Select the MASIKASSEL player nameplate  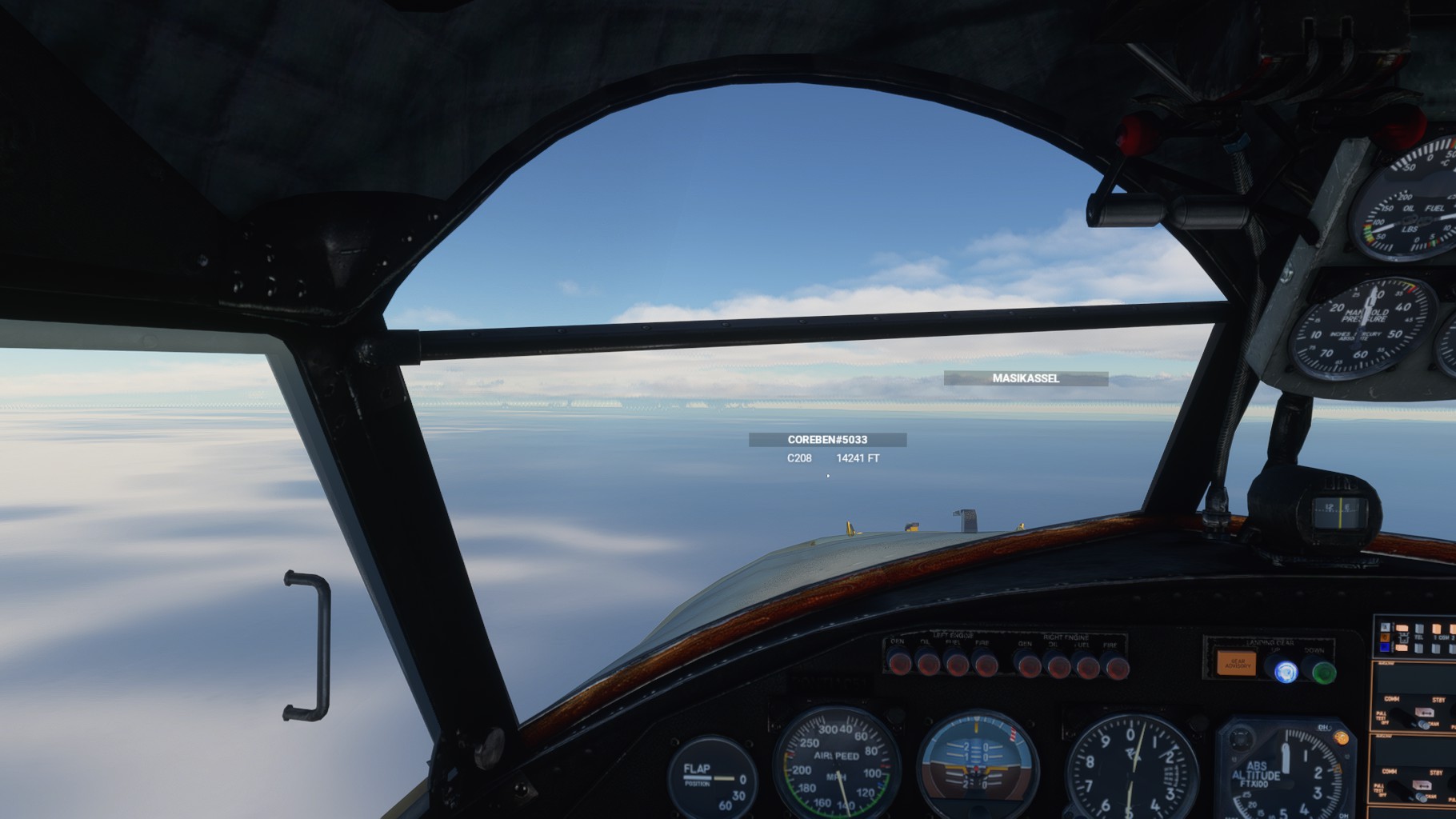tap(1026, 378)
